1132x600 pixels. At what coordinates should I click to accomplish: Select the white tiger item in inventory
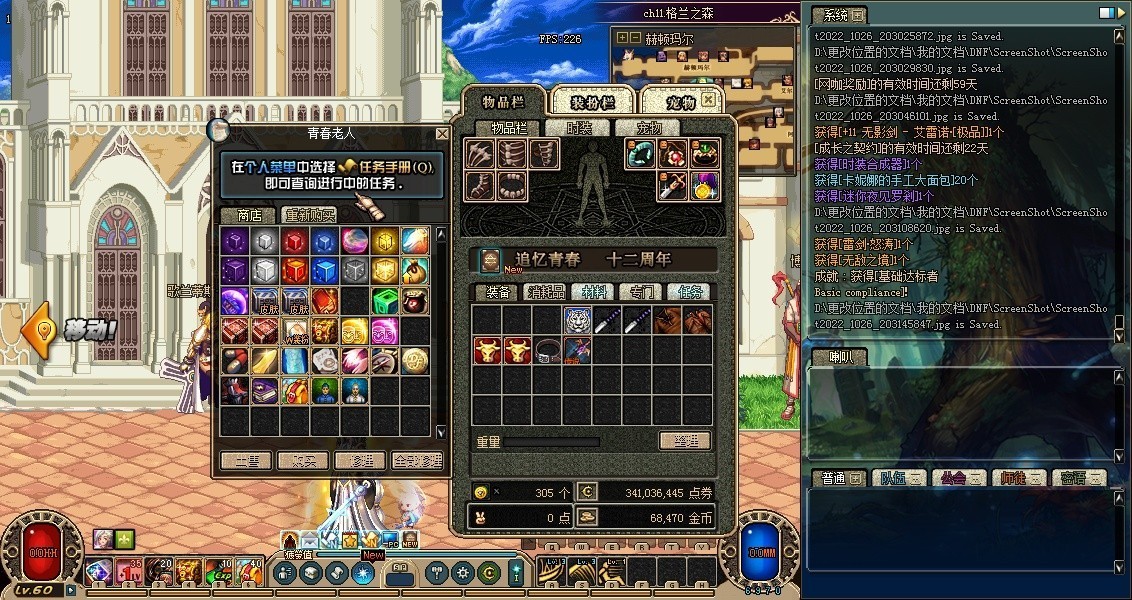pyautogui.click(x=577, y=320)
